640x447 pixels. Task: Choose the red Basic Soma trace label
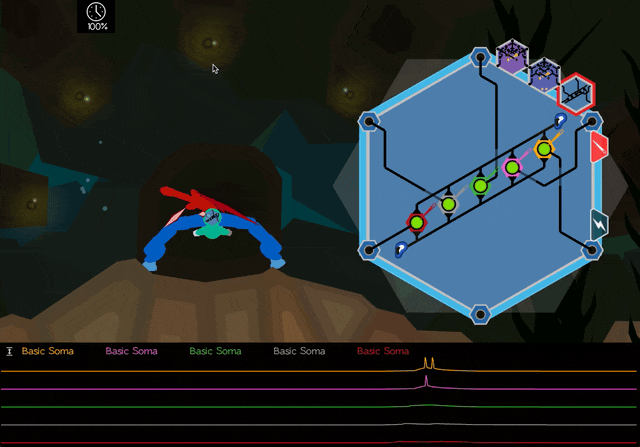click(383, 351)
